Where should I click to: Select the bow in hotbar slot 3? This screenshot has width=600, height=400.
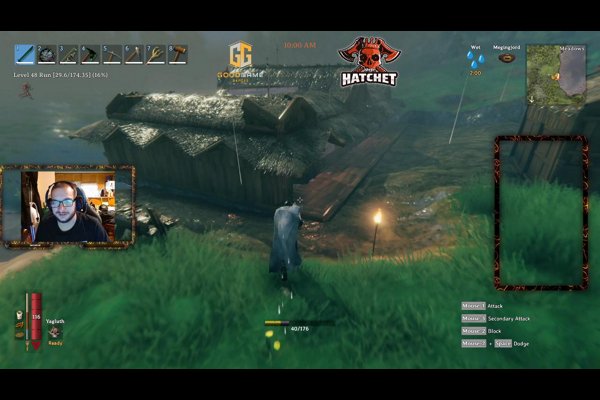tap(68, 54)
